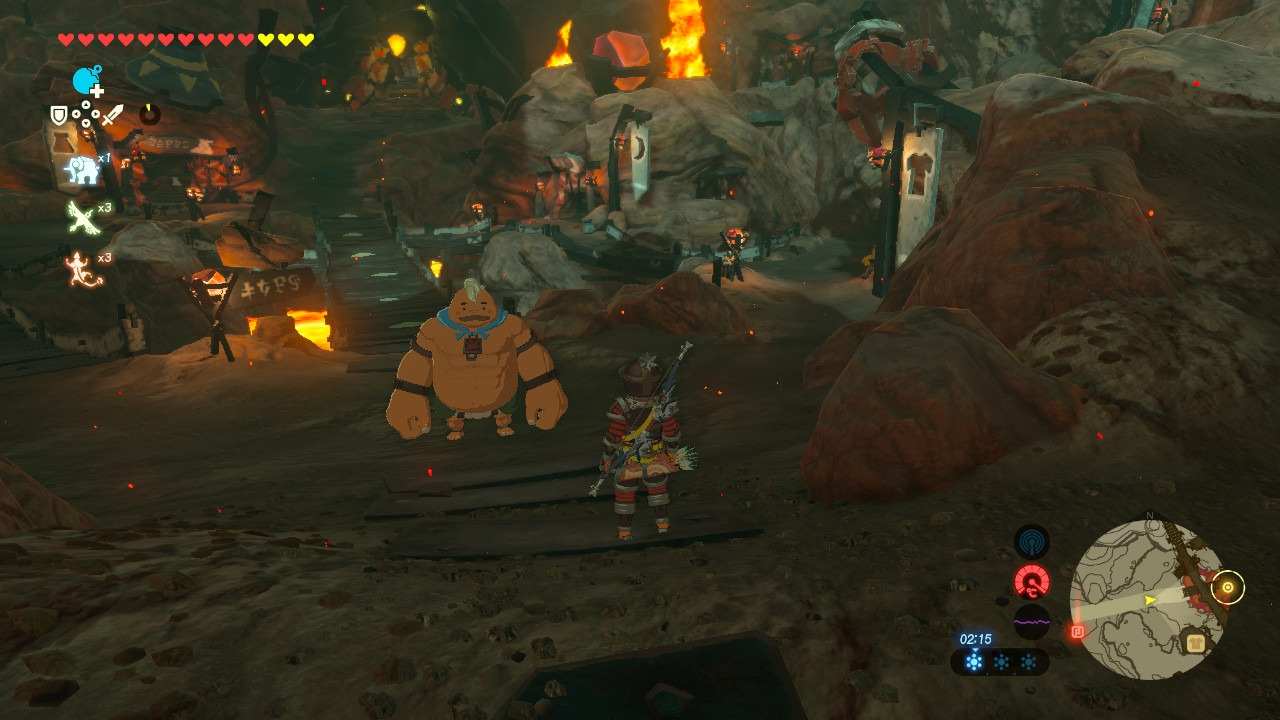The height and width of the screenshot is (720, 1280).
Task: Open the sword weapon quick-select icon
Action: click(112, 116)
